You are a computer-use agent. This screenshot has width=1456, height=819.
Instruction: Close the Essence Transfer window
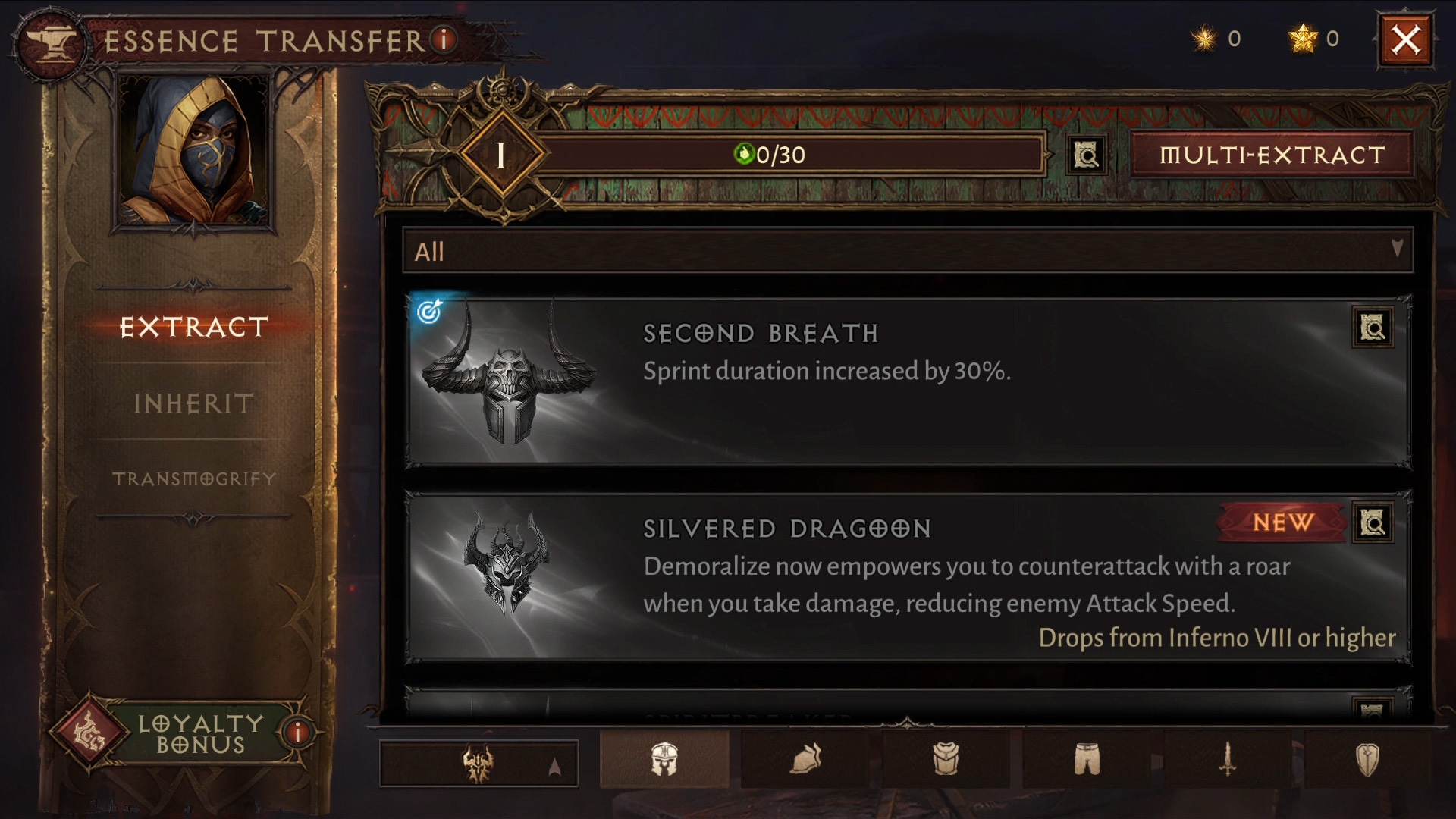tap(1405, 40)
